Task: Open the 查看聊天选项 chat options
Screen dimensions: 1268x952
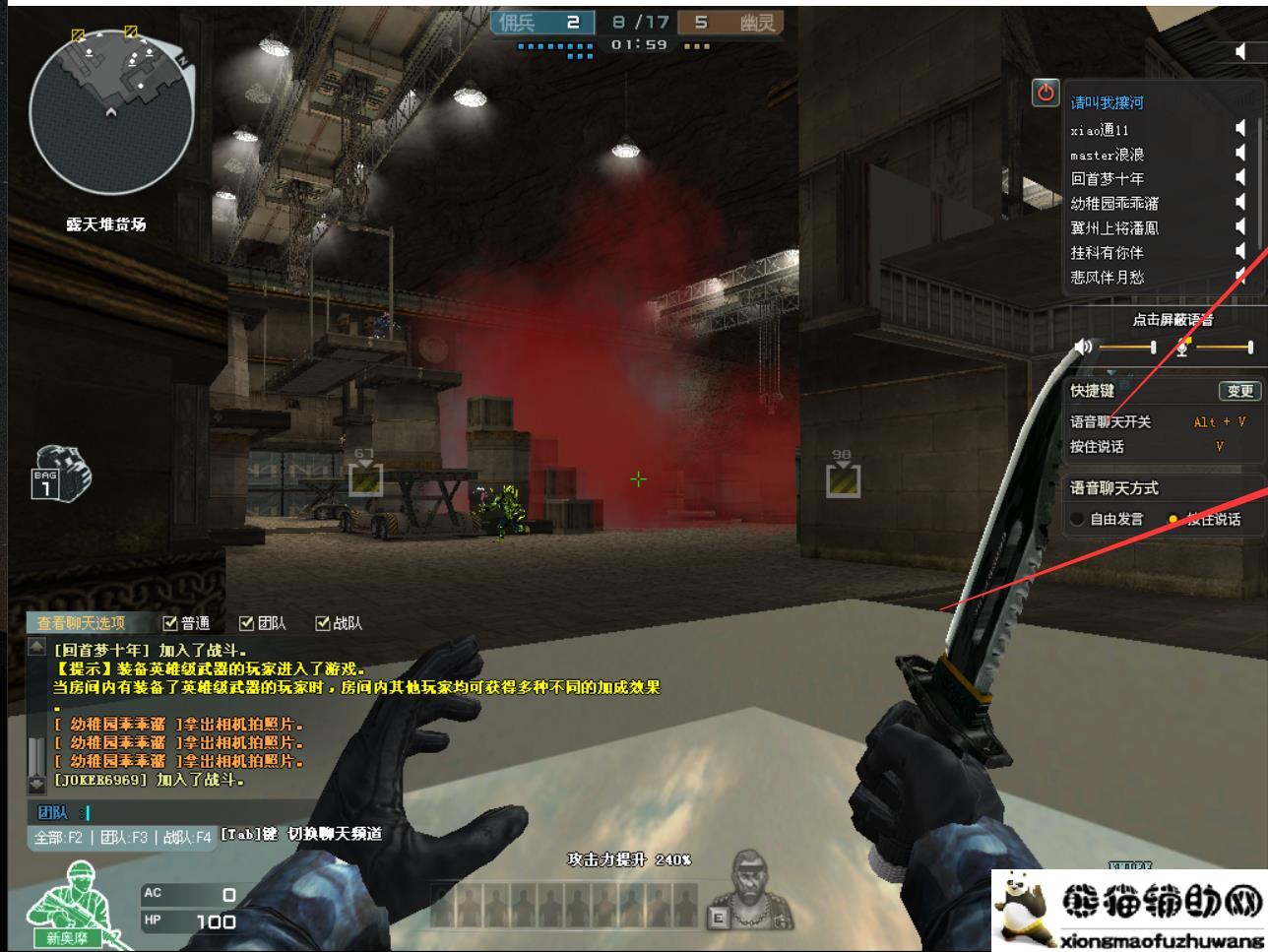Action: (x=82, y=623)
